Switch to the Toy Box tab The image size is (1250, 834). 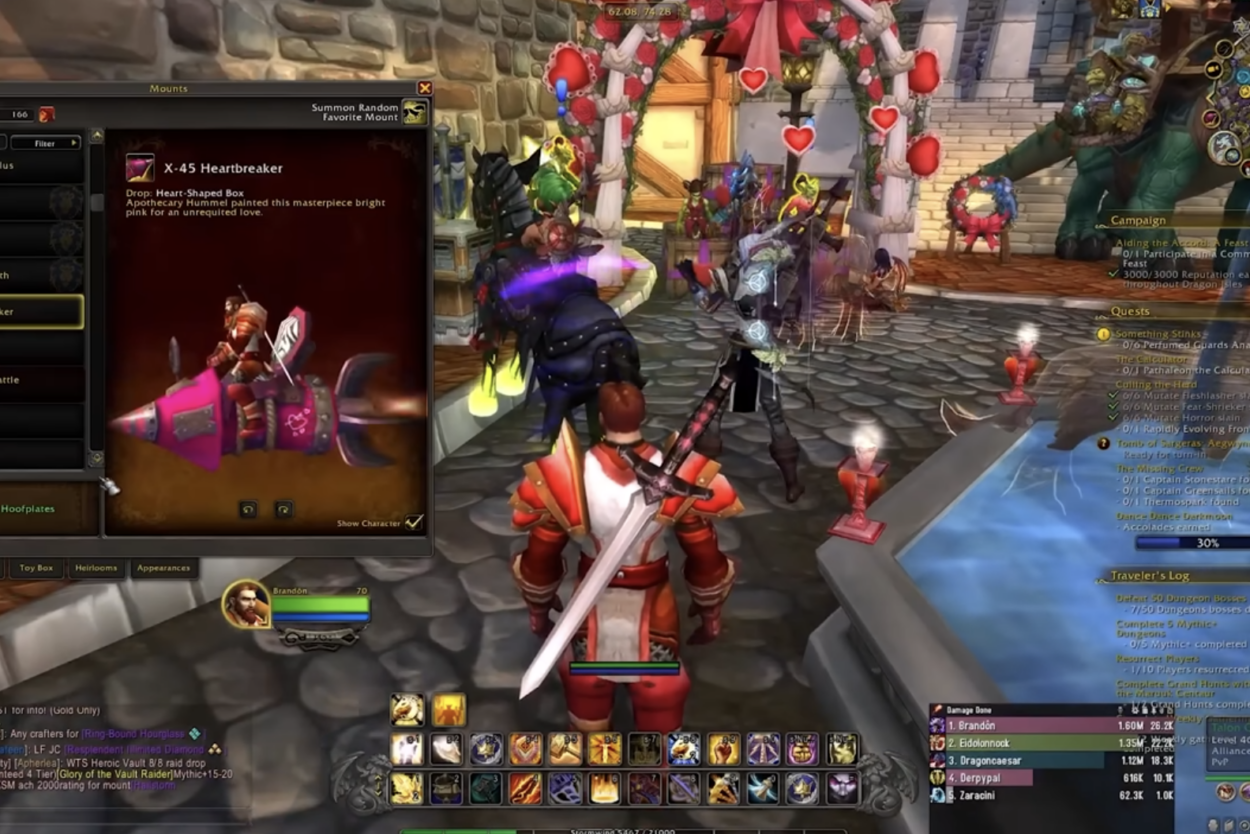coord(36,568)
